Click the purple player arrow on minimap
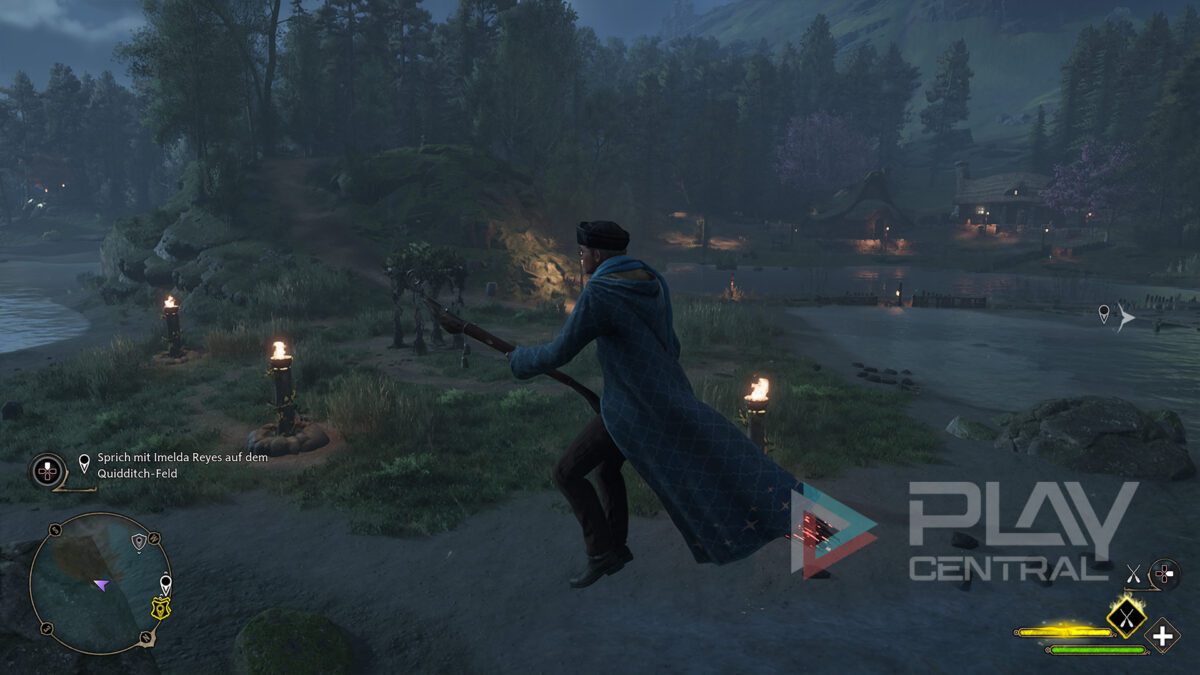 [x=101, y=585]
